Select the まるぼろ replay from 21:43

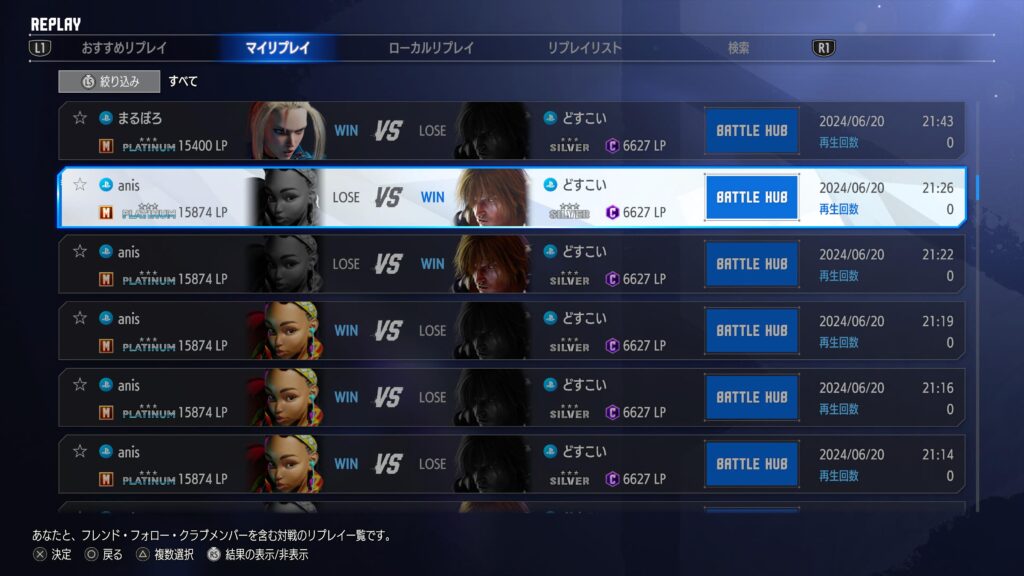(512, 131)
